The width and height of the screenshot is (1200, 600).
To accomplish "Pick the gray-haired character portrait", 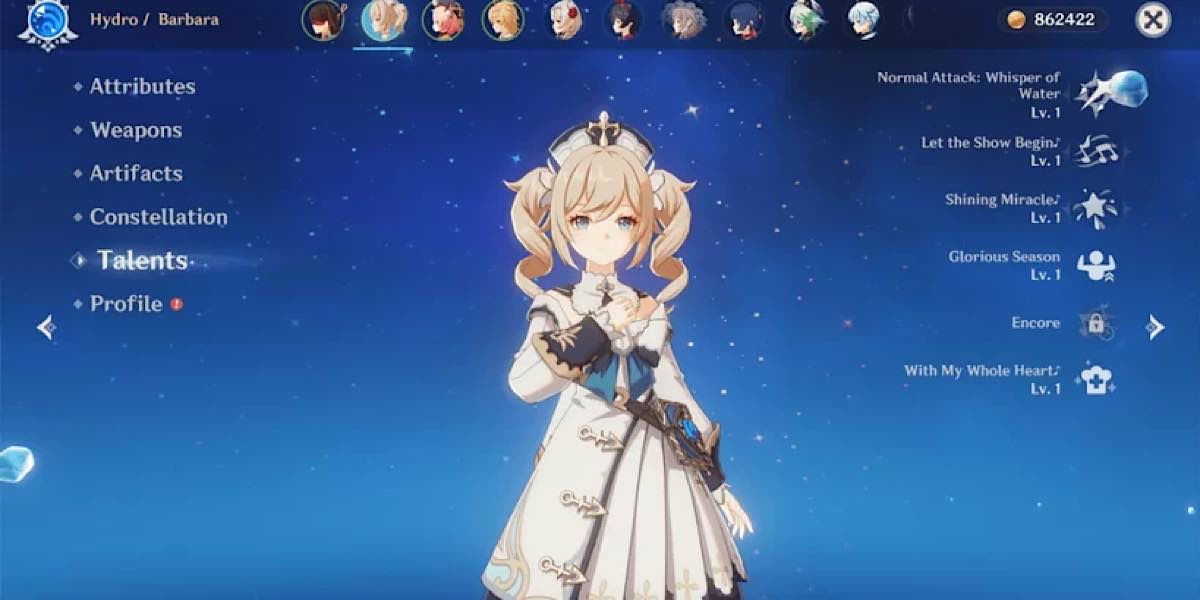I will (x=685, y=20).
